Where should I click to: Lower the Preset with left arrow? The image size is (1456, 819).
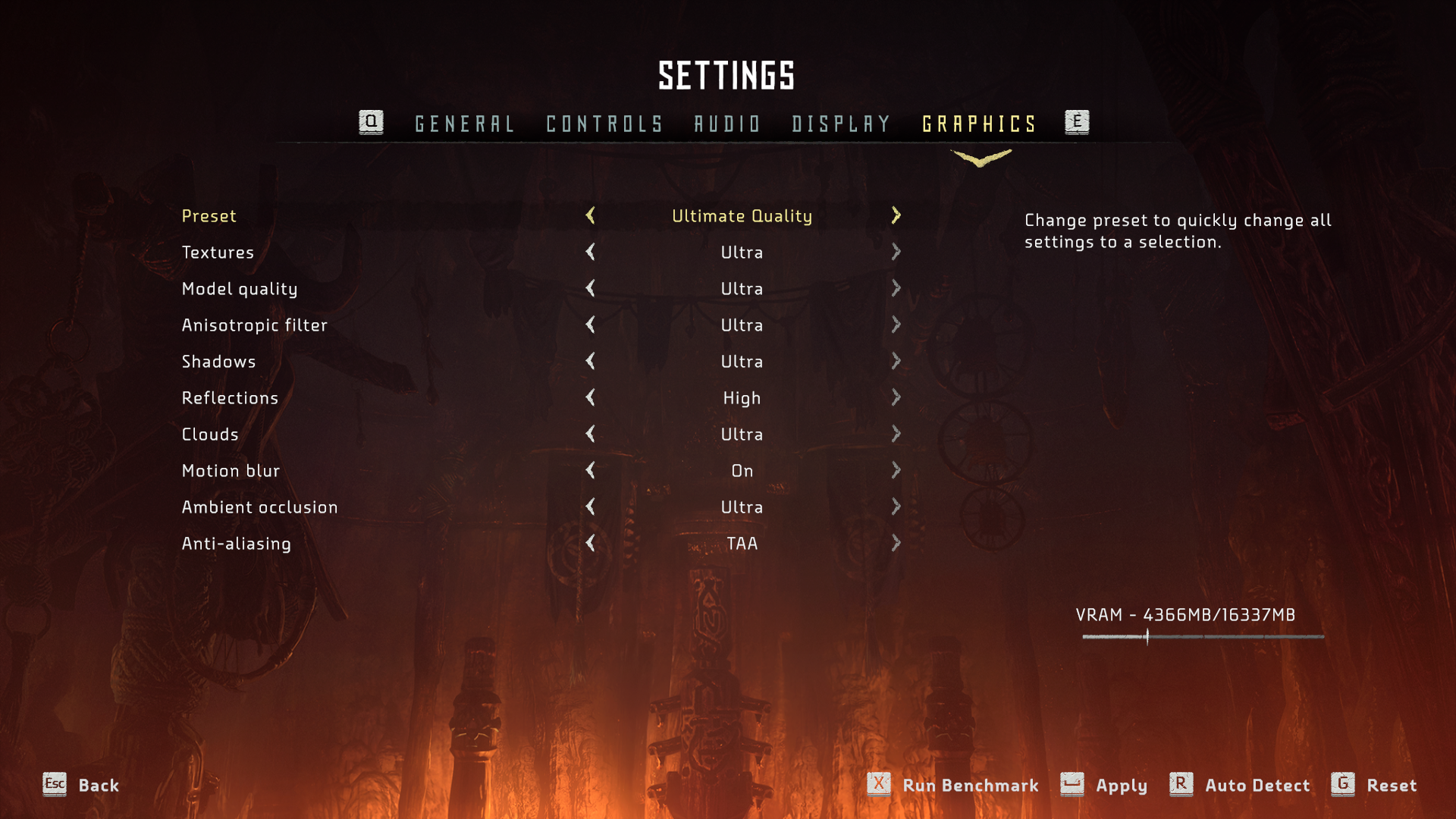point(591,216)
